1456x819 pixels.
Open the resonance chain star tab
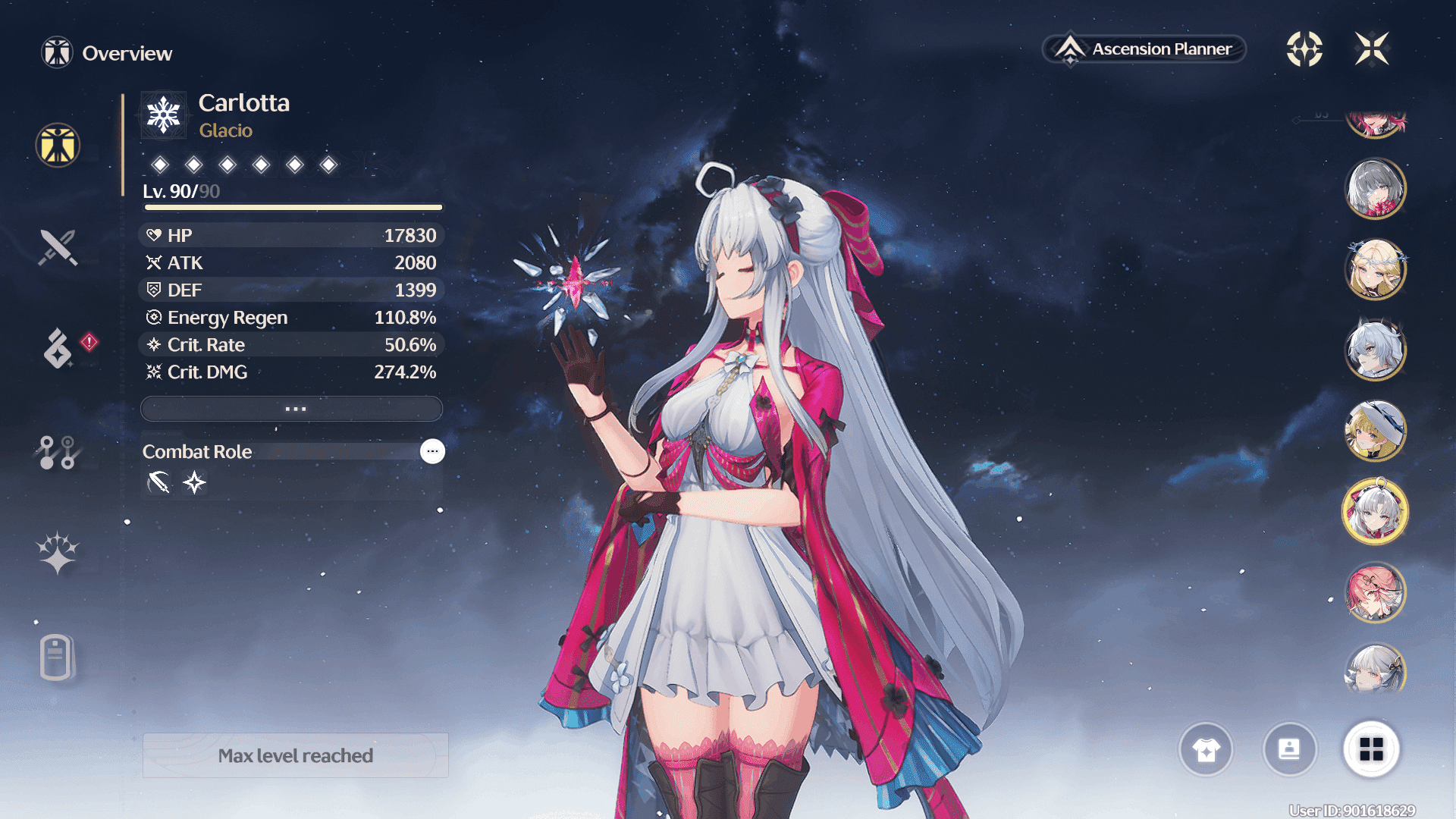pos(58,553)
